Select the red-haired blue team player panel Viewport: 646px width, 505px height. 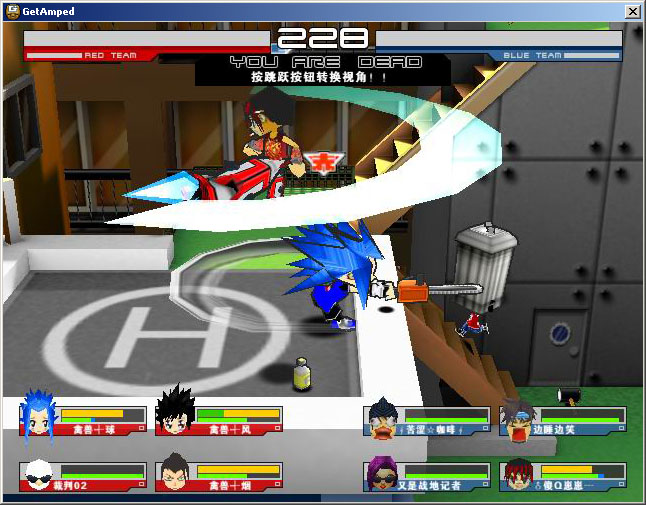(x=564, y=476)
